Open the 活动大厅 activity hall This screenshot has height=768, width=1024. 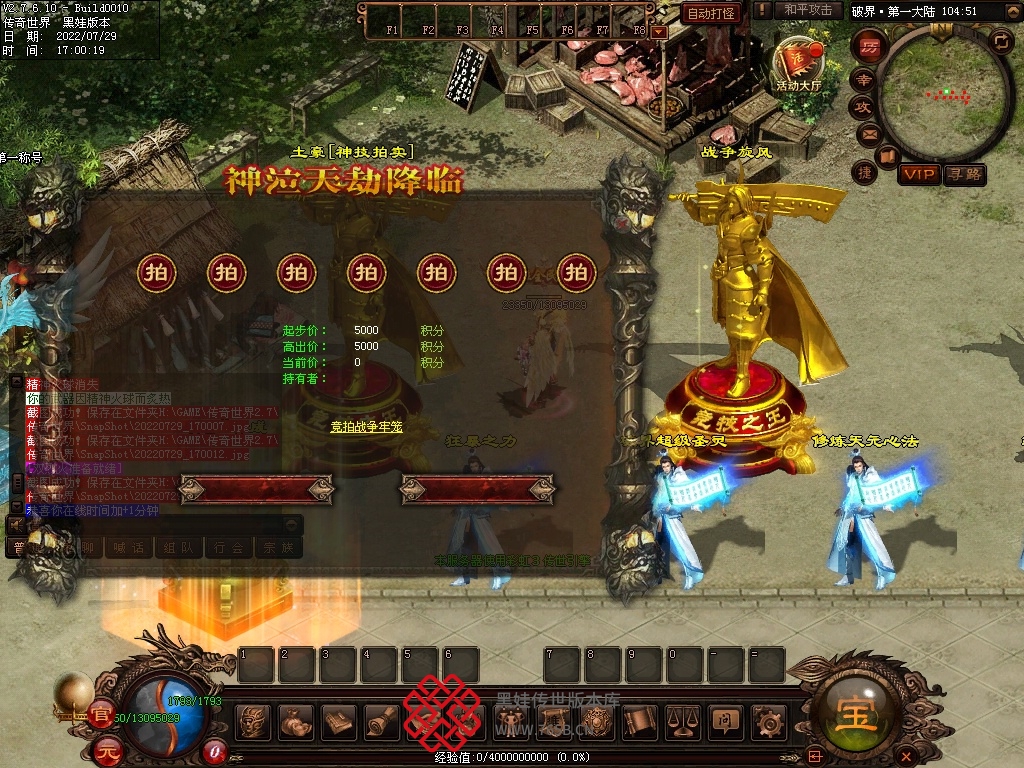[797, 66]
